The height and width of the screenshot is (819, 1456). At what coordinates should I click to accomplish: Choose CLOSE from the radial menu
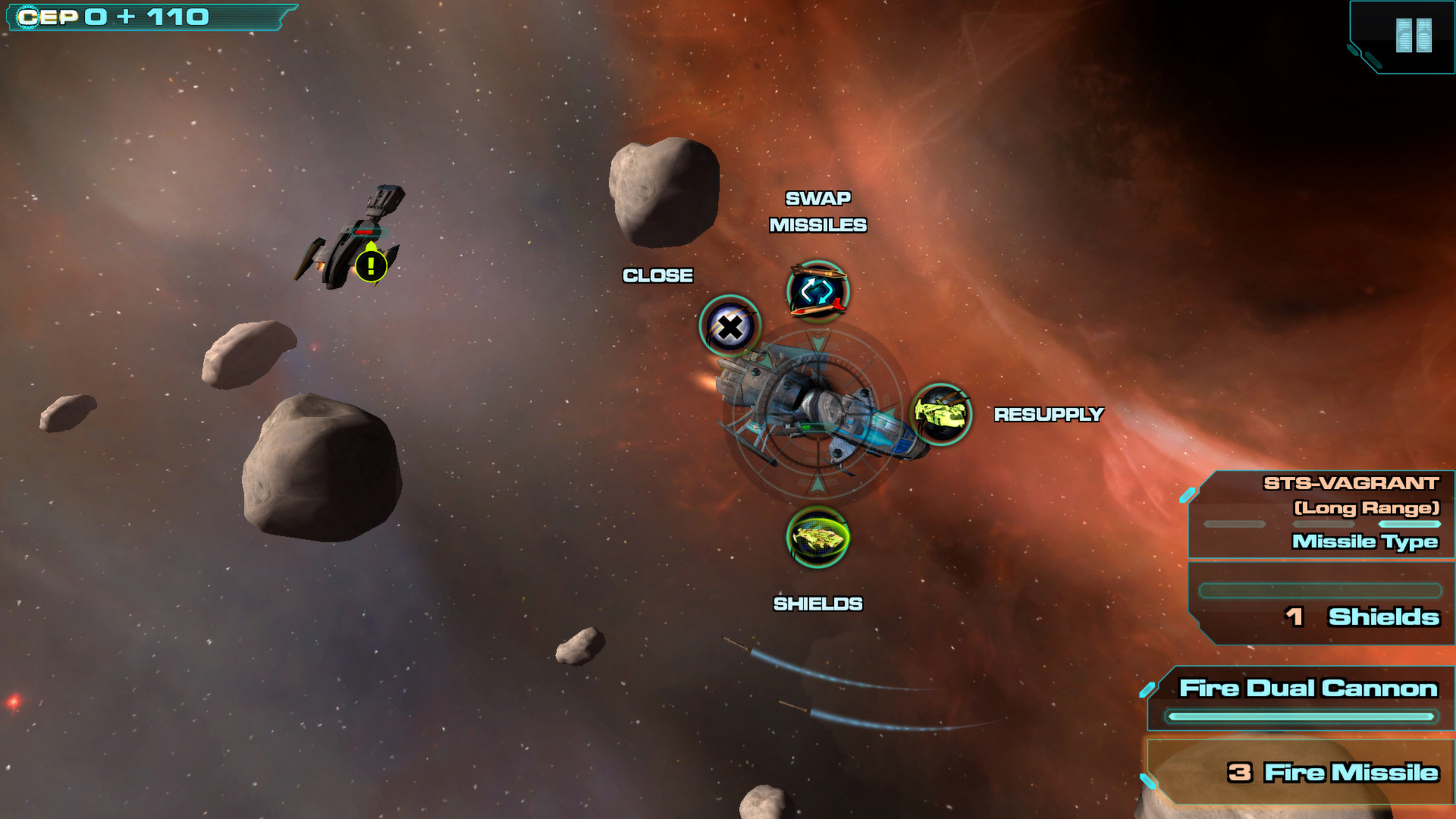pos(657,275)
